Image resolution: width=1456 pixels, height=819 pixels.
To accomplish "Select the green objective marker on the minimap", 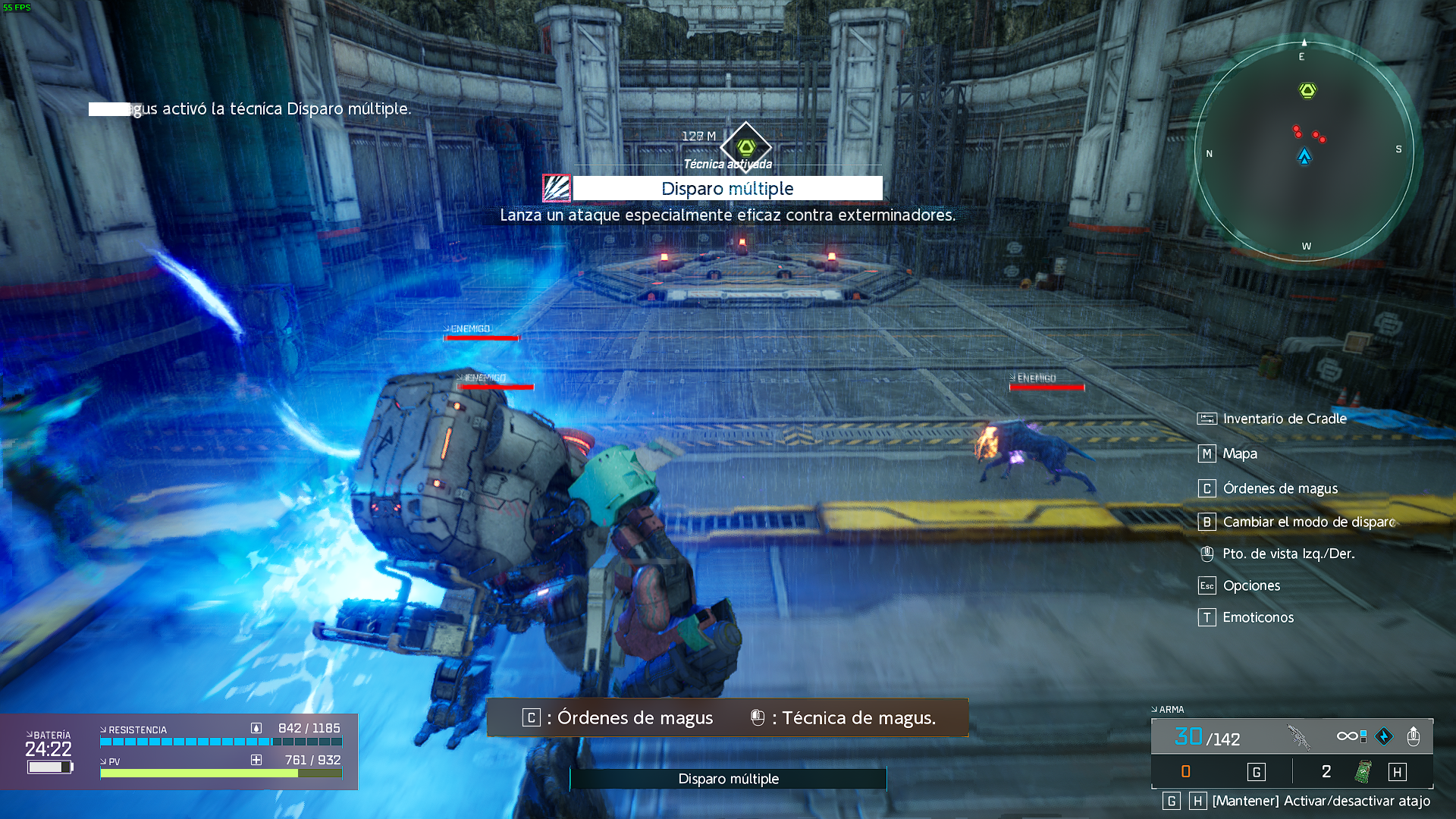I will point(1307,91).
